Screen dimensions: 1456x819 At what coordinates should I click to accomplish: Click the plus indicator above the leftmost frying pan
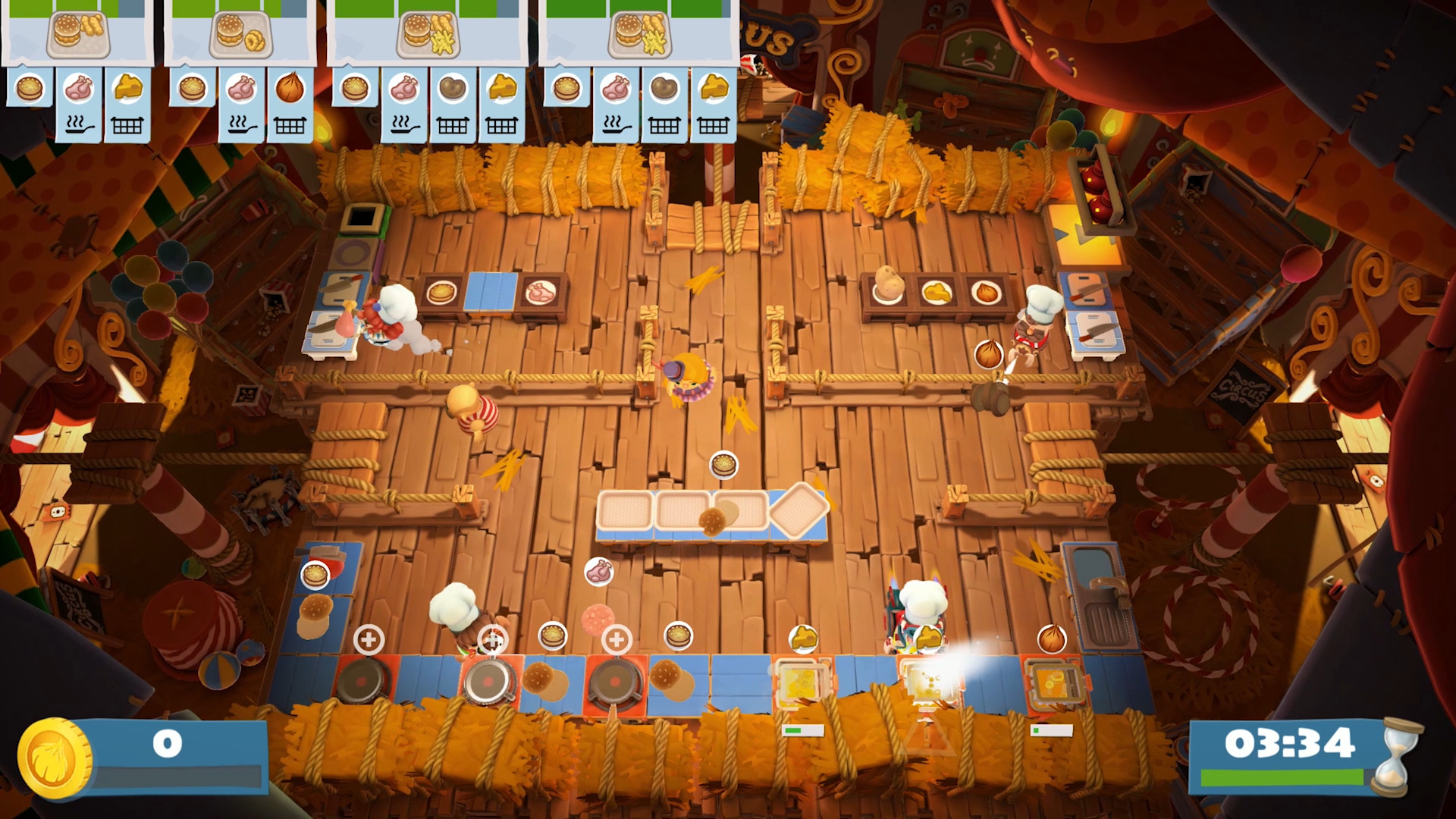coord(369,641)
